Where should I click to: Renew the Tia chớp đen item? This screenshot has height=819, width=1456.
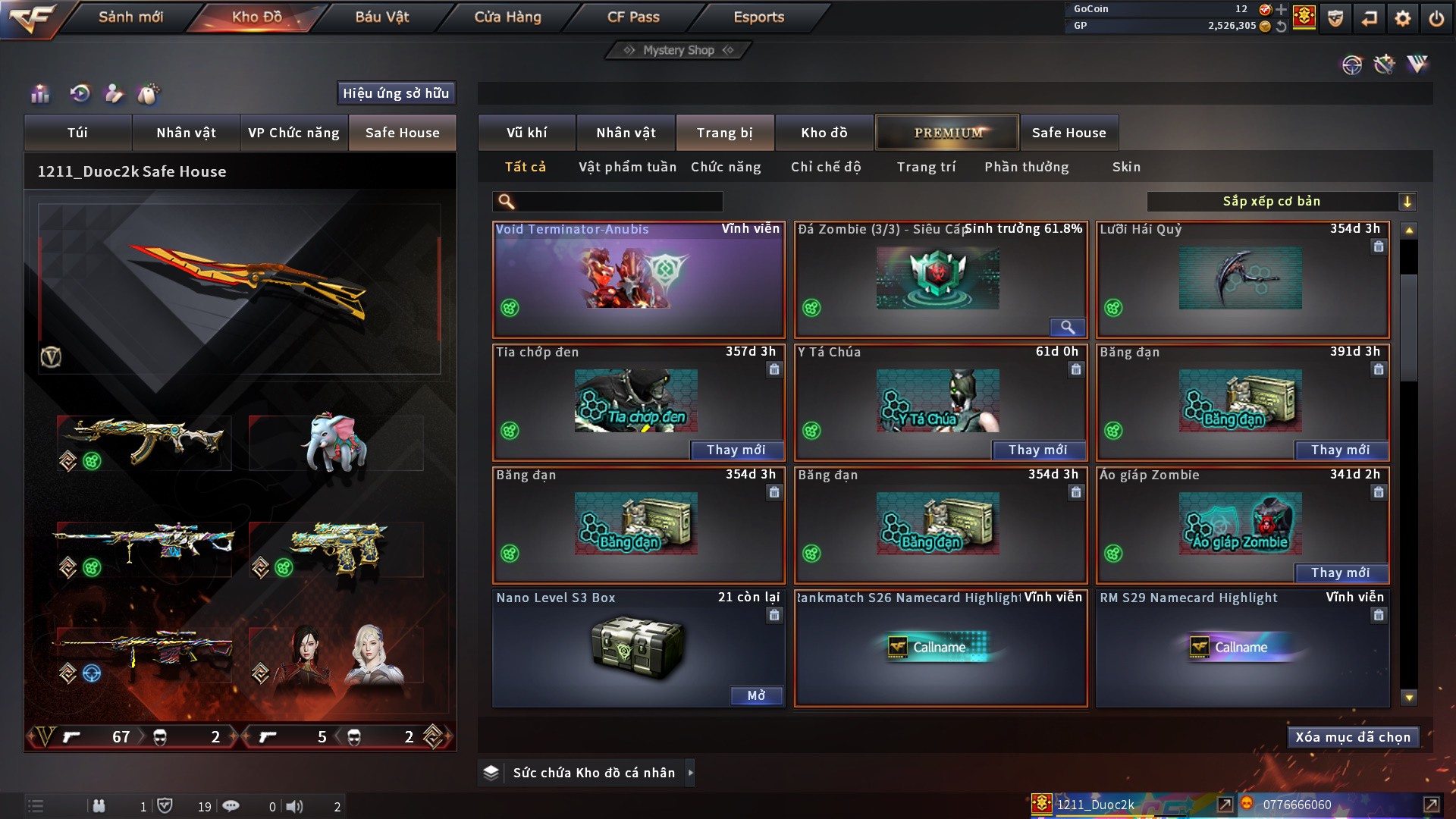point(736,450)
